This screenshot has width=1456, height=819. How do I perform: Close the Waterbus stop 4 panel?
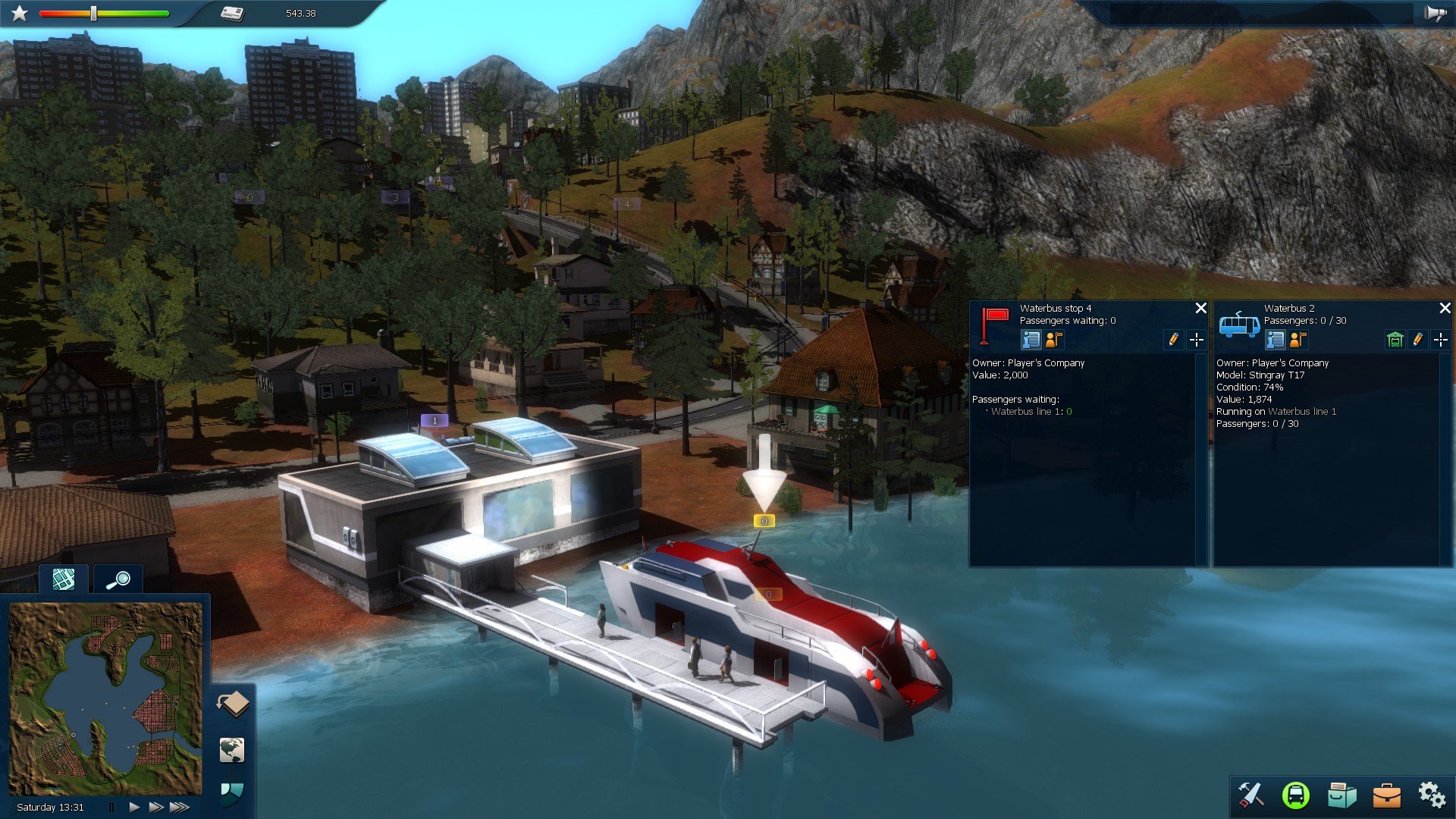tap(1200, 308)
